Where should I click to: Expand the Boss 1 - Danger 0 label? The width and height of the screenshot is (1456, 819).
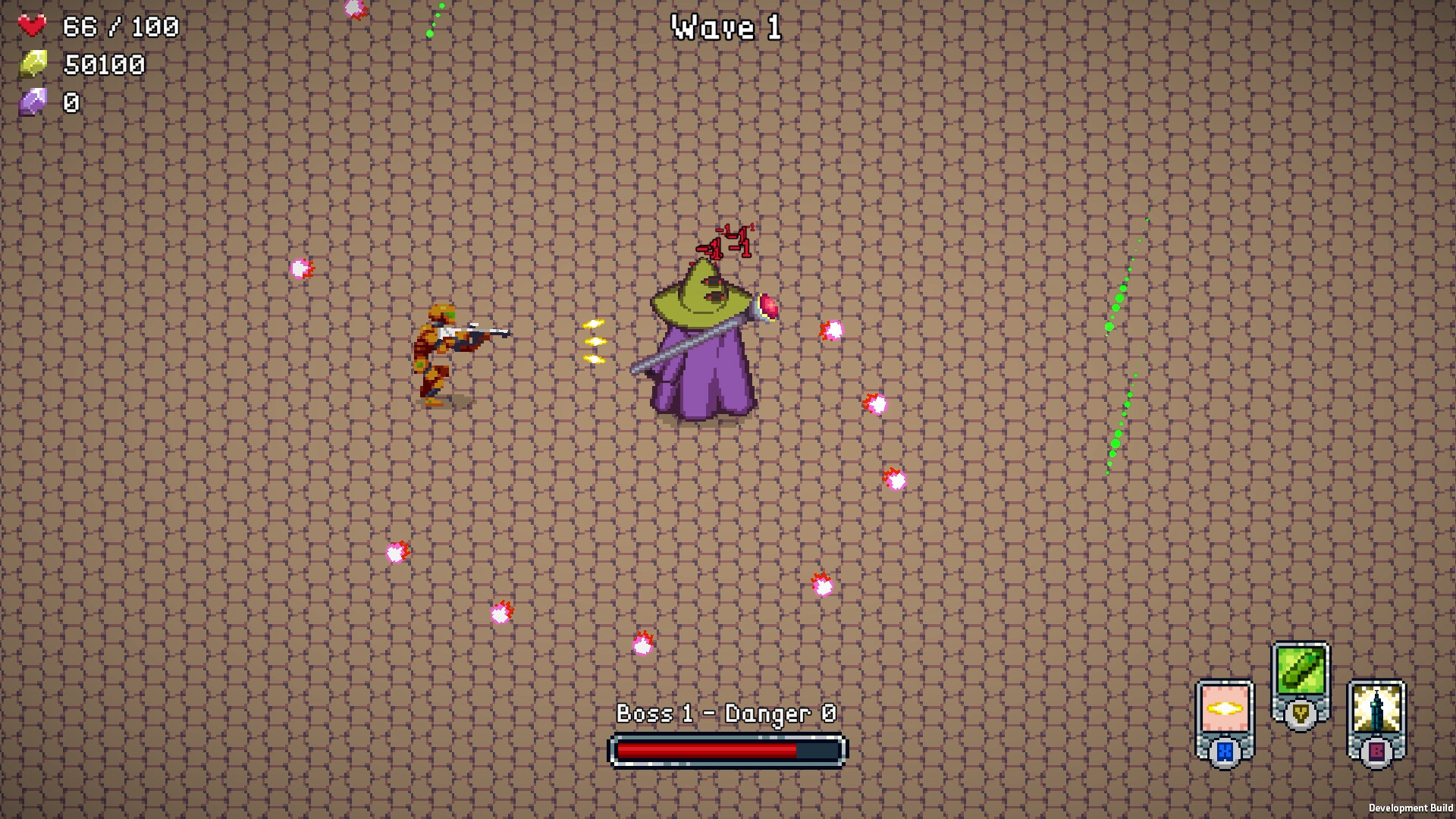[x=726, y=713]
